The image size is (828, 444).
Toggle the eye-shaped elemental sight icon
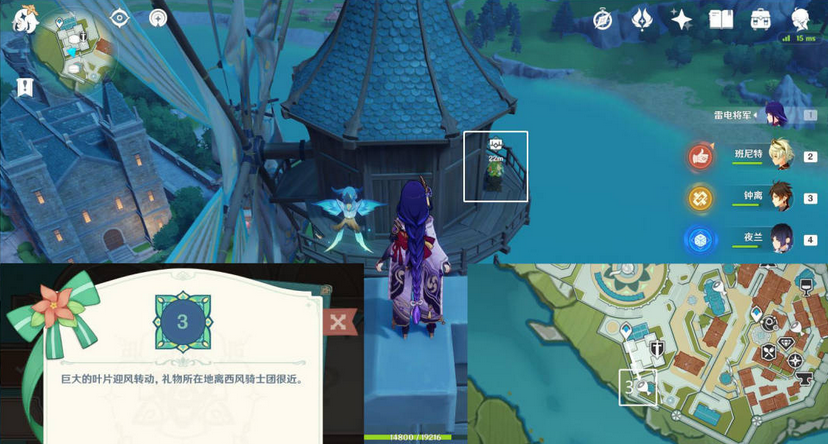pos(120,18)
